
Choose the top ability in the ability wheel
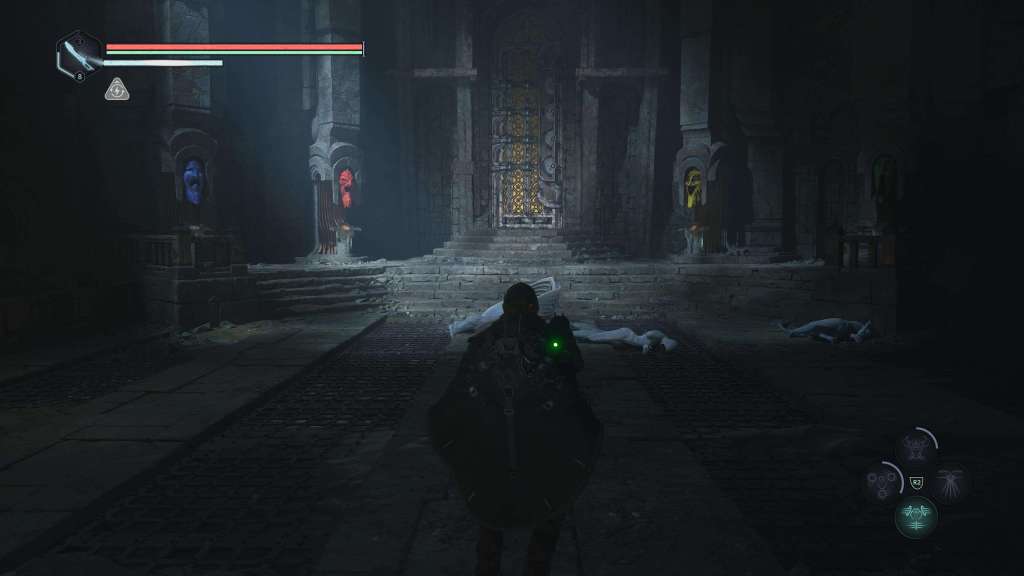pyautogui.click(x=915, y=448)
